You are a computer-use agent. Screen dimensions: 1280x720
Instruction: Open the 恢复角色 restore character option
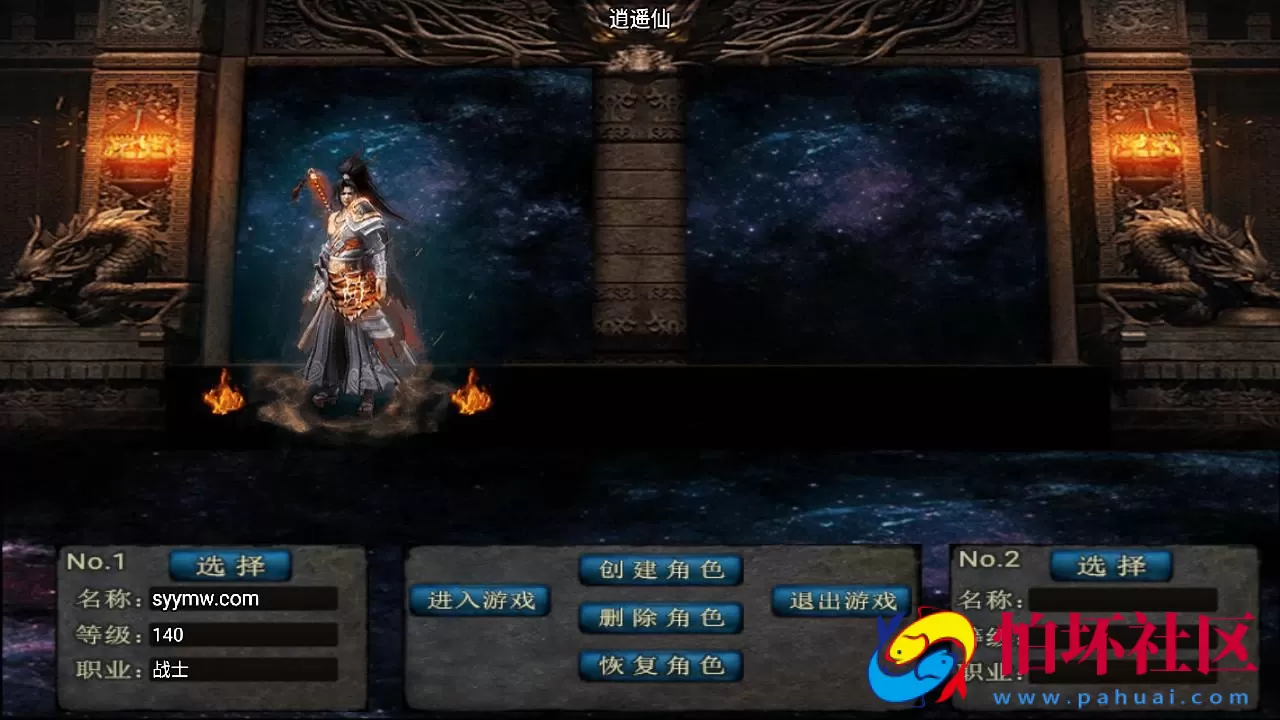[x=661, y=665]
